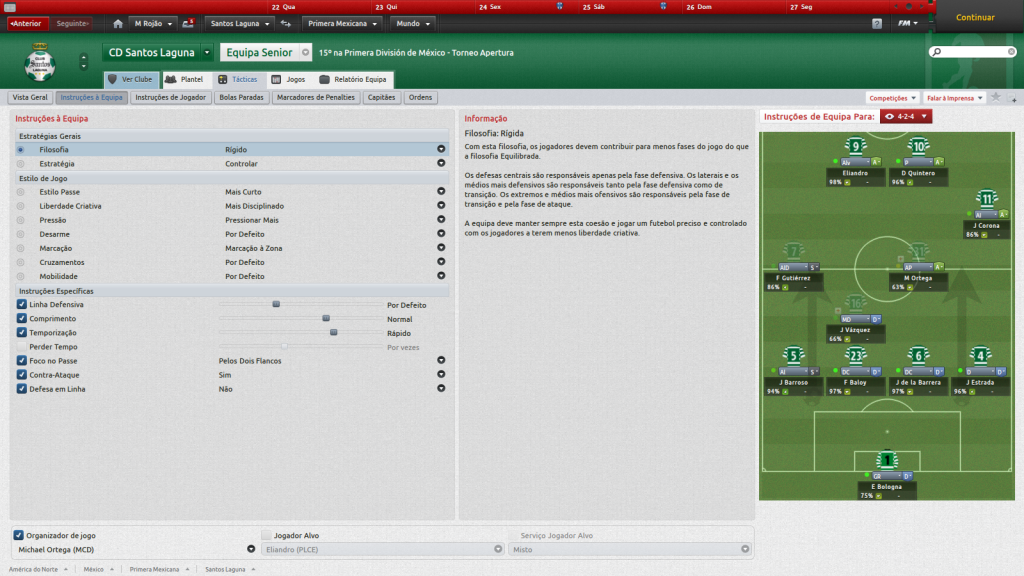Open the Capitães sub-tab

point(382,98)
